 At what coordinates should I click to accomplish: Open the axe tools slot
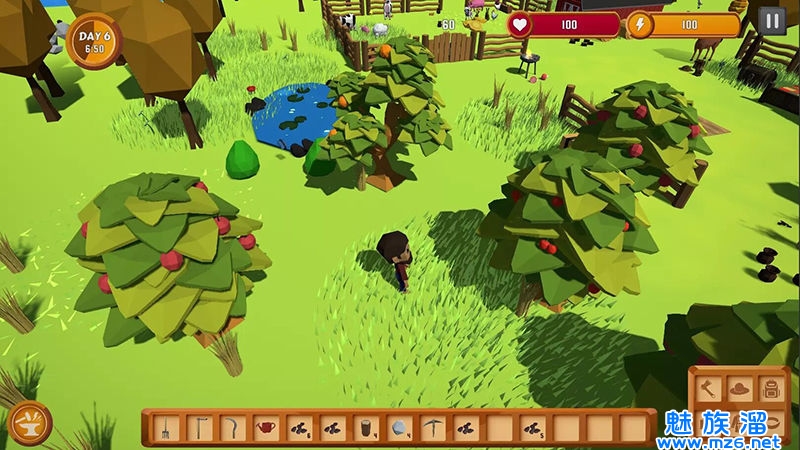707,388
